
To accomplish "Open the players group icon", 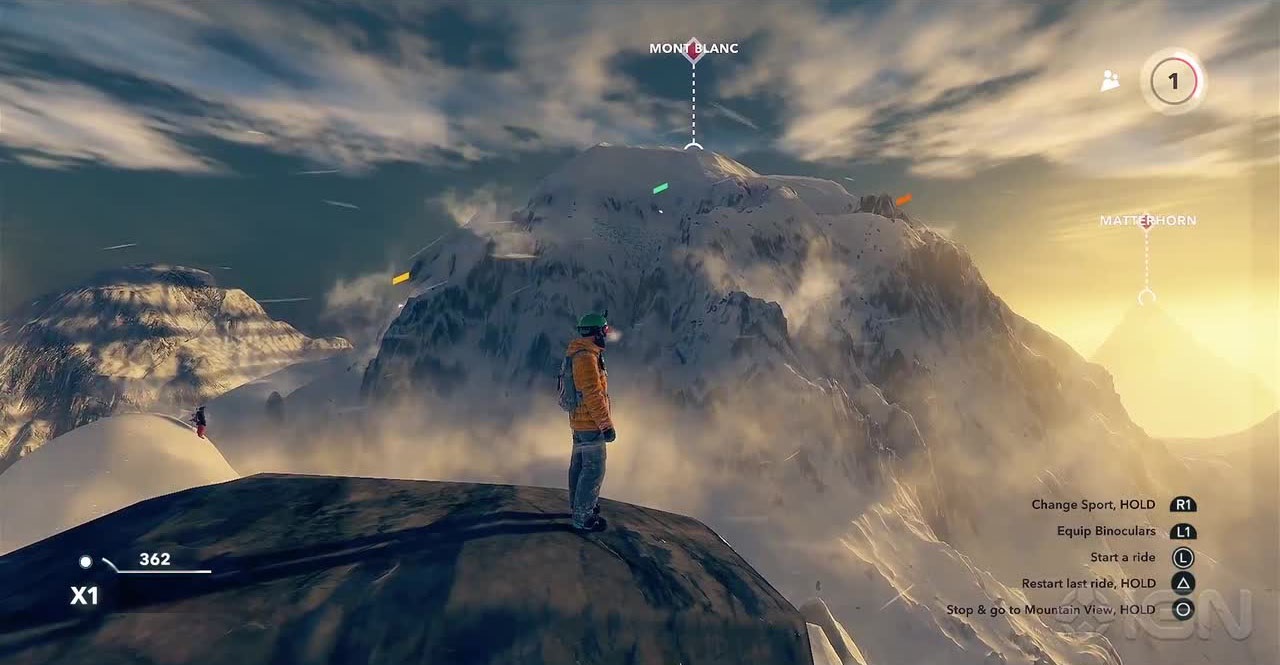I will point(1110,82).
